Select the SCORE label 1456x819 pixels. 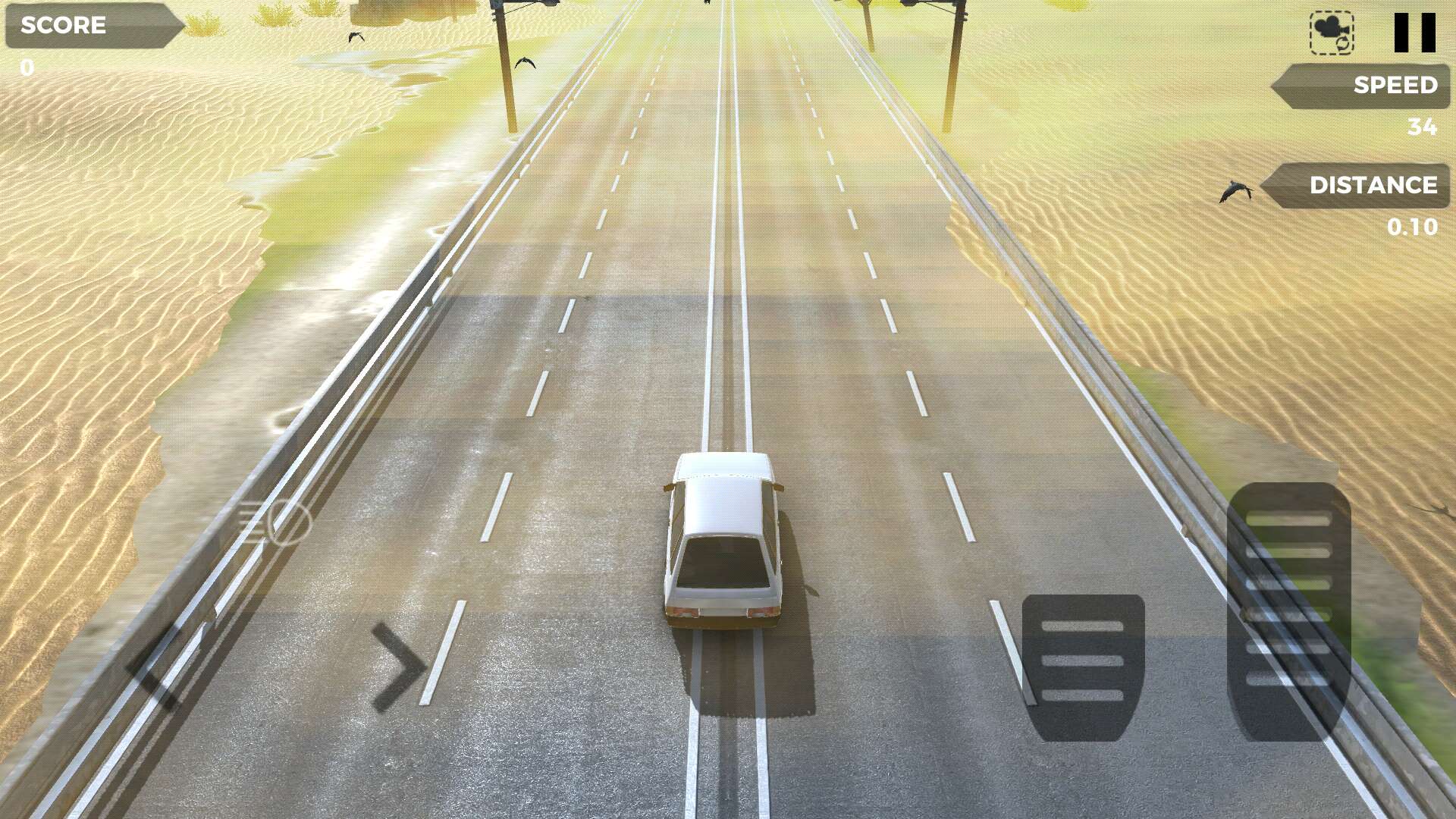click(x=64, y=26)
